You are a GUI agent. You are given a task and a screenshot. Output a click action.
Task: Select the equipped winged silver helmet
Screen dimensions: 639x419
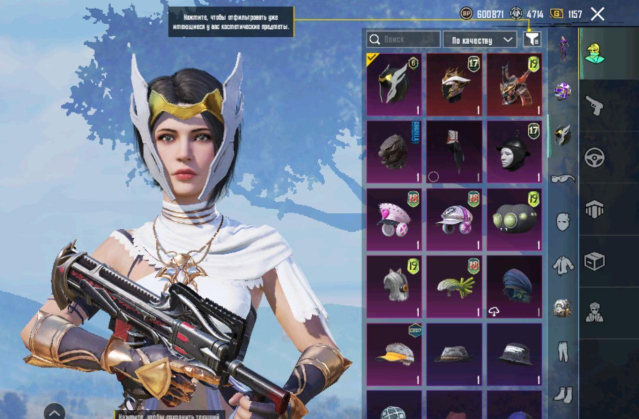point(394,84)
